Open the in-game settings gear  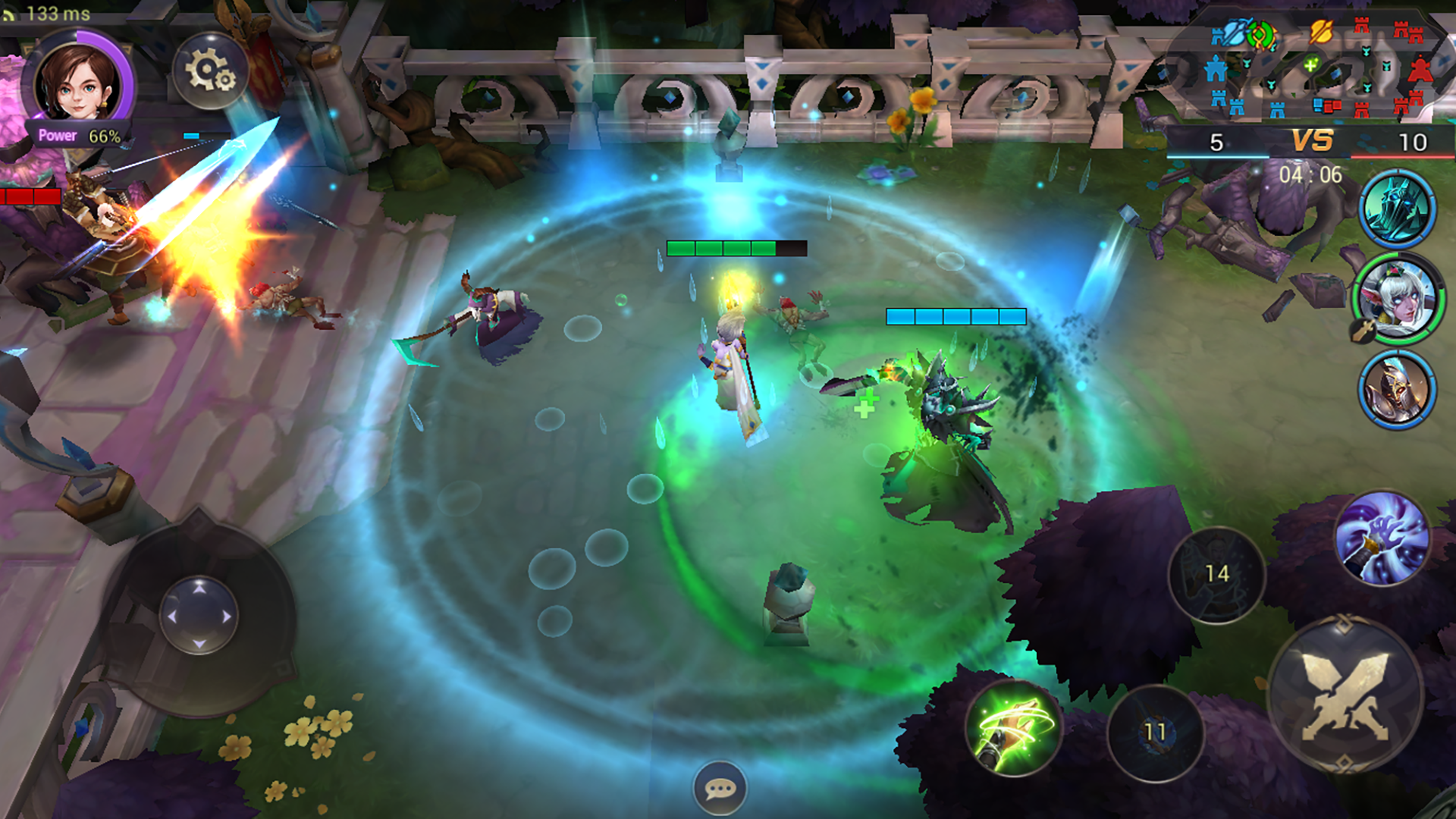coord(208,70)
